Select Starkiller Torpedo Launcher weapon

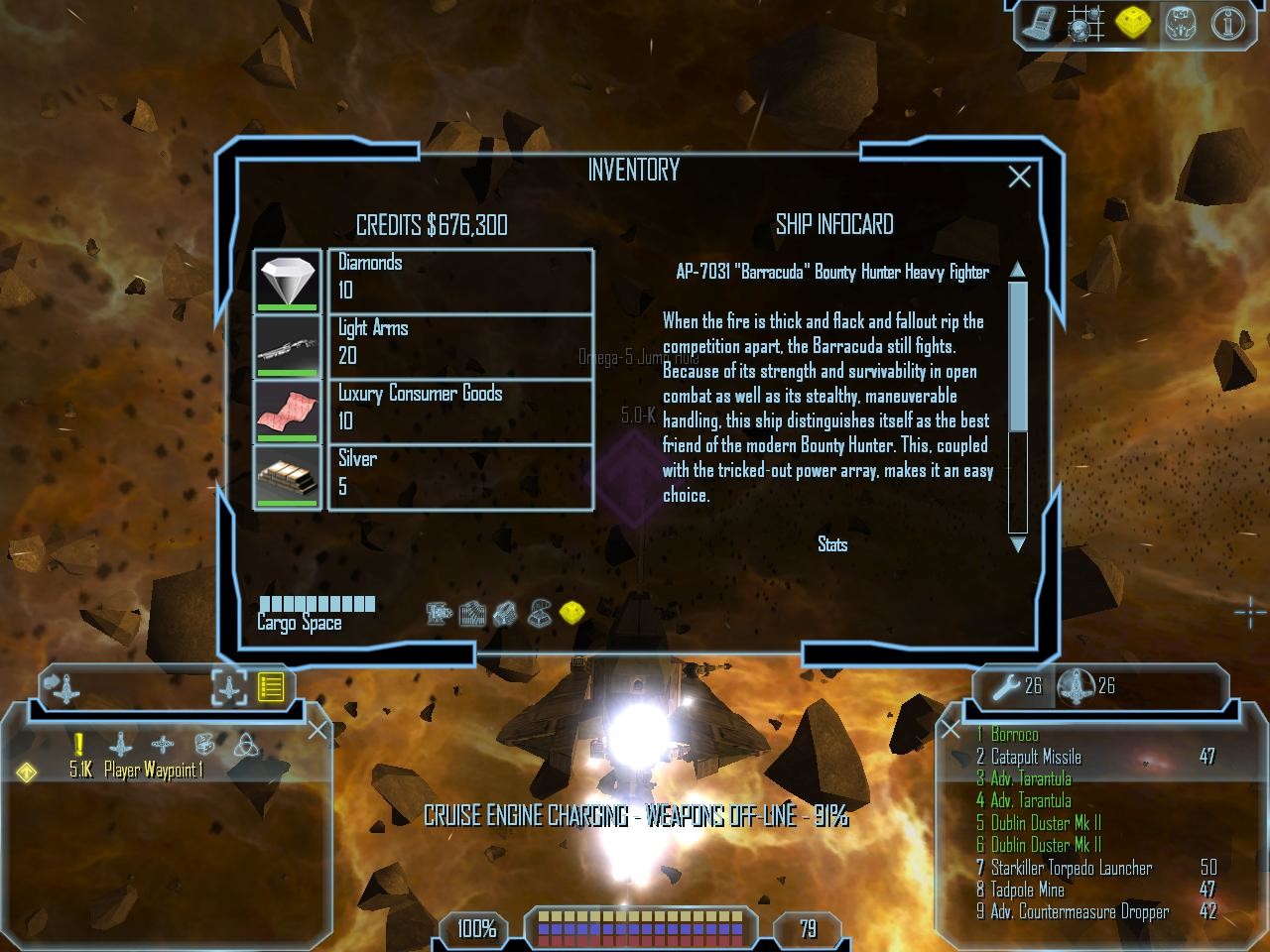click(x=1072, y=868)
